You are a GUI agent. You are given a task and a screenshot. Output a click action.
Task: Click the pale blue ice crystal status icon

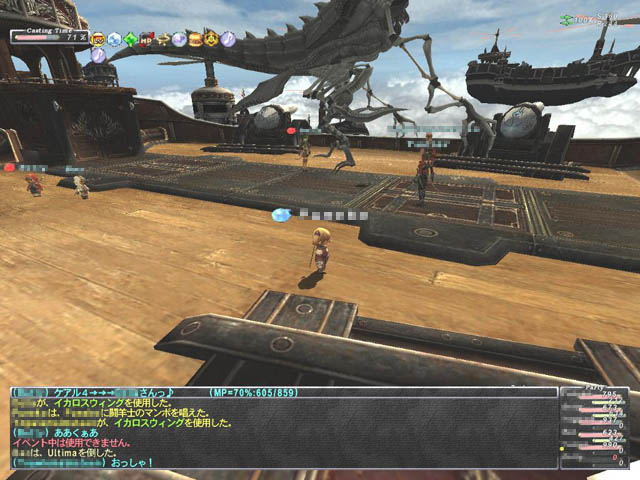click(115, 39)
